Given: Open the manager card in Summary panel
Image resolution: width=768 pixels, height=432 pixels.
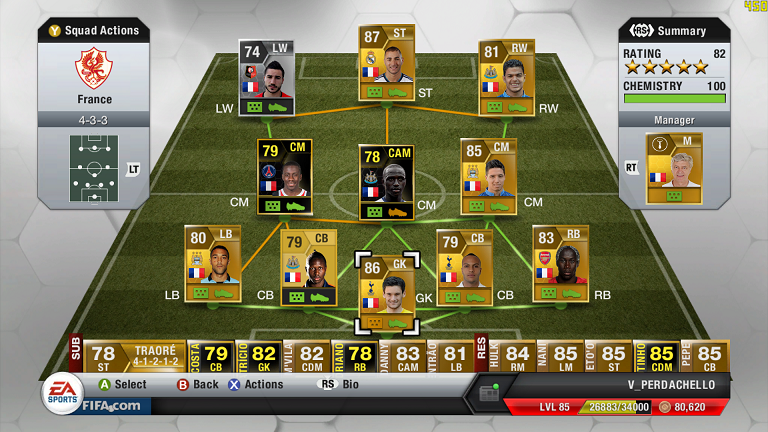Looking at the screenshot, I should (673, 168).
